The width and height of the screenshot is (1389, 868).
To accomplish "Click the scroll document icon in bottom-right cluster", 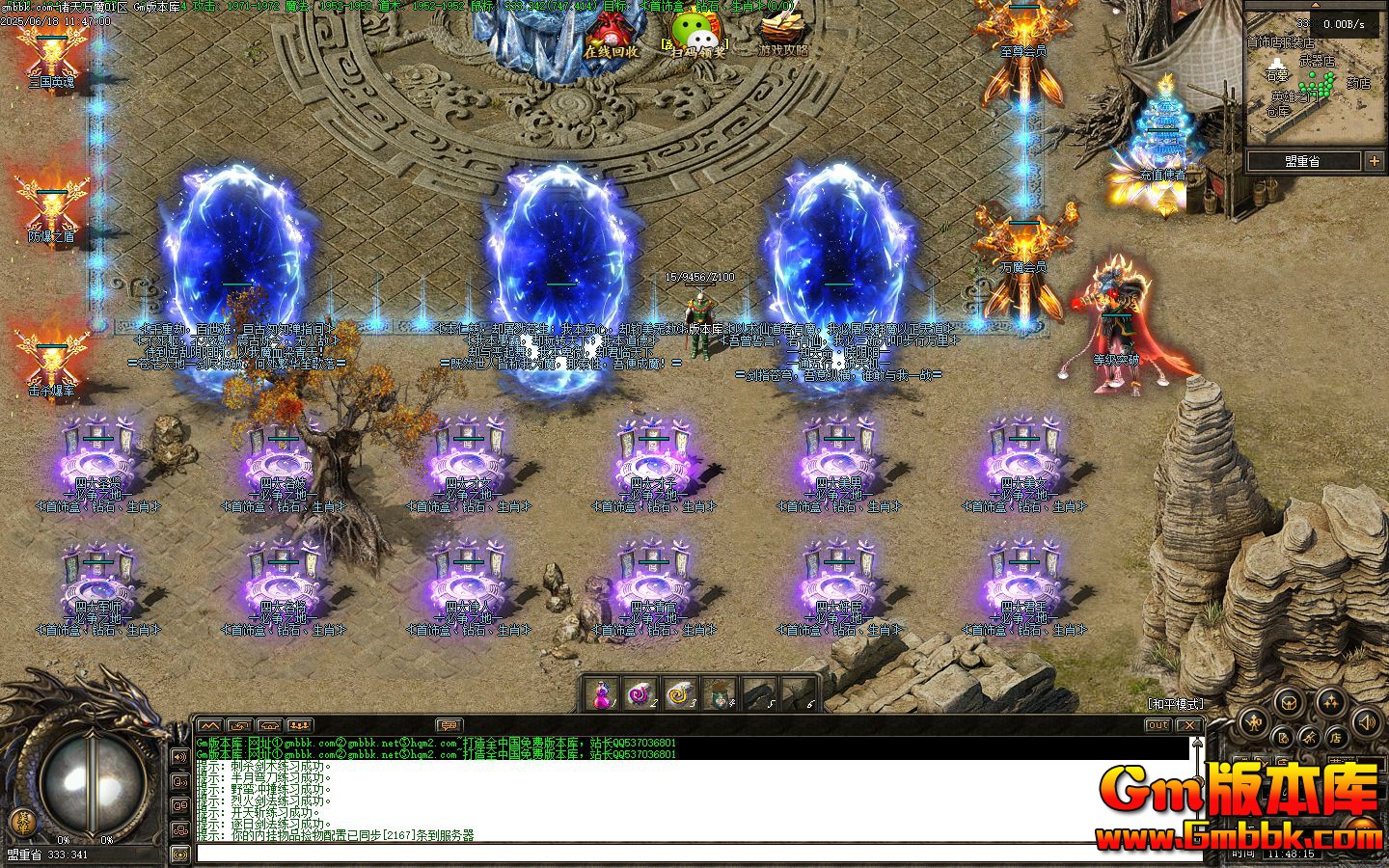I will point(1283,738).
